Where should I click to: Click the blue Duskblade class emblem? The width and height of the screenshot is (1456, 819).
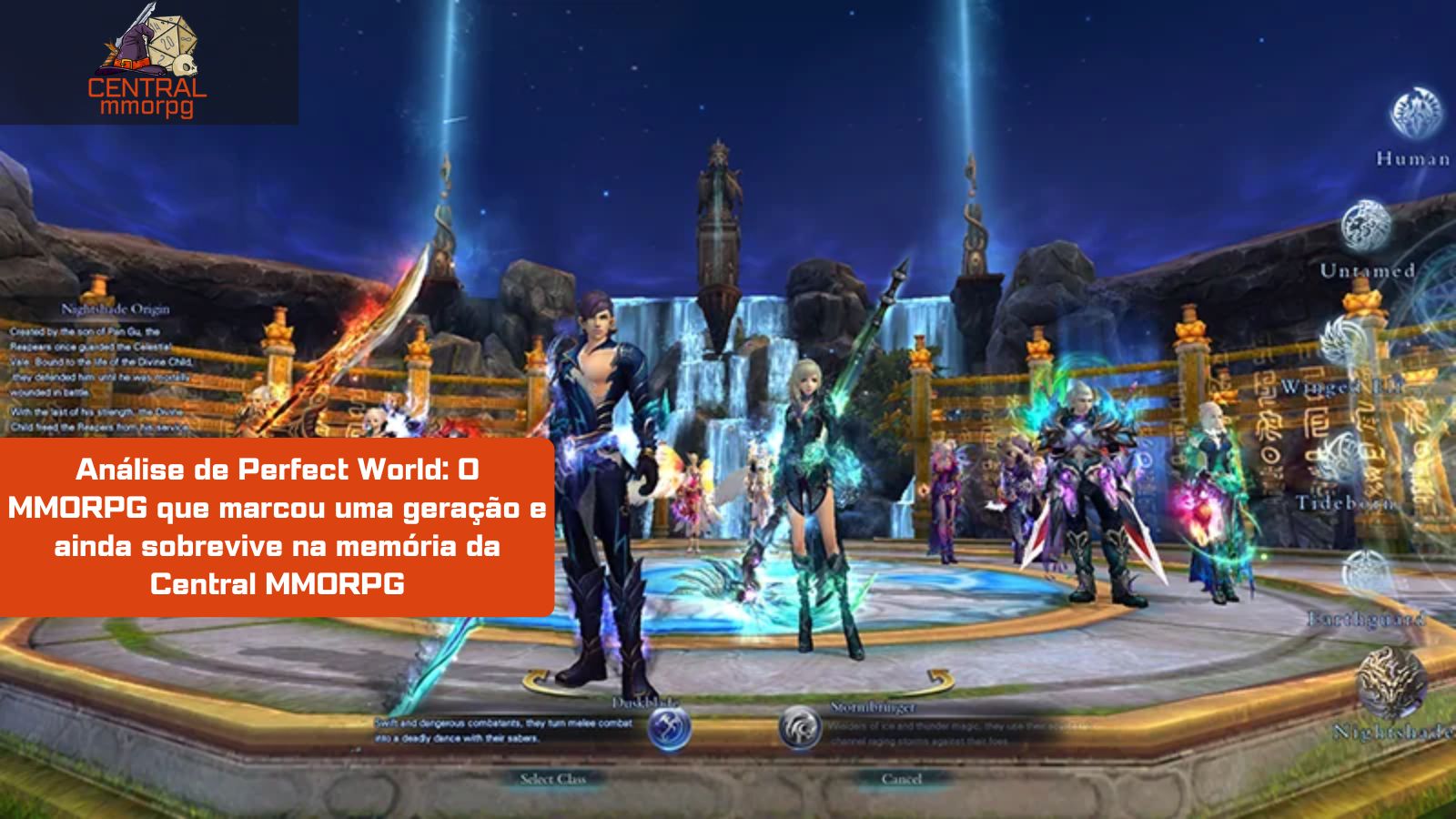click(x=669, y=728)
